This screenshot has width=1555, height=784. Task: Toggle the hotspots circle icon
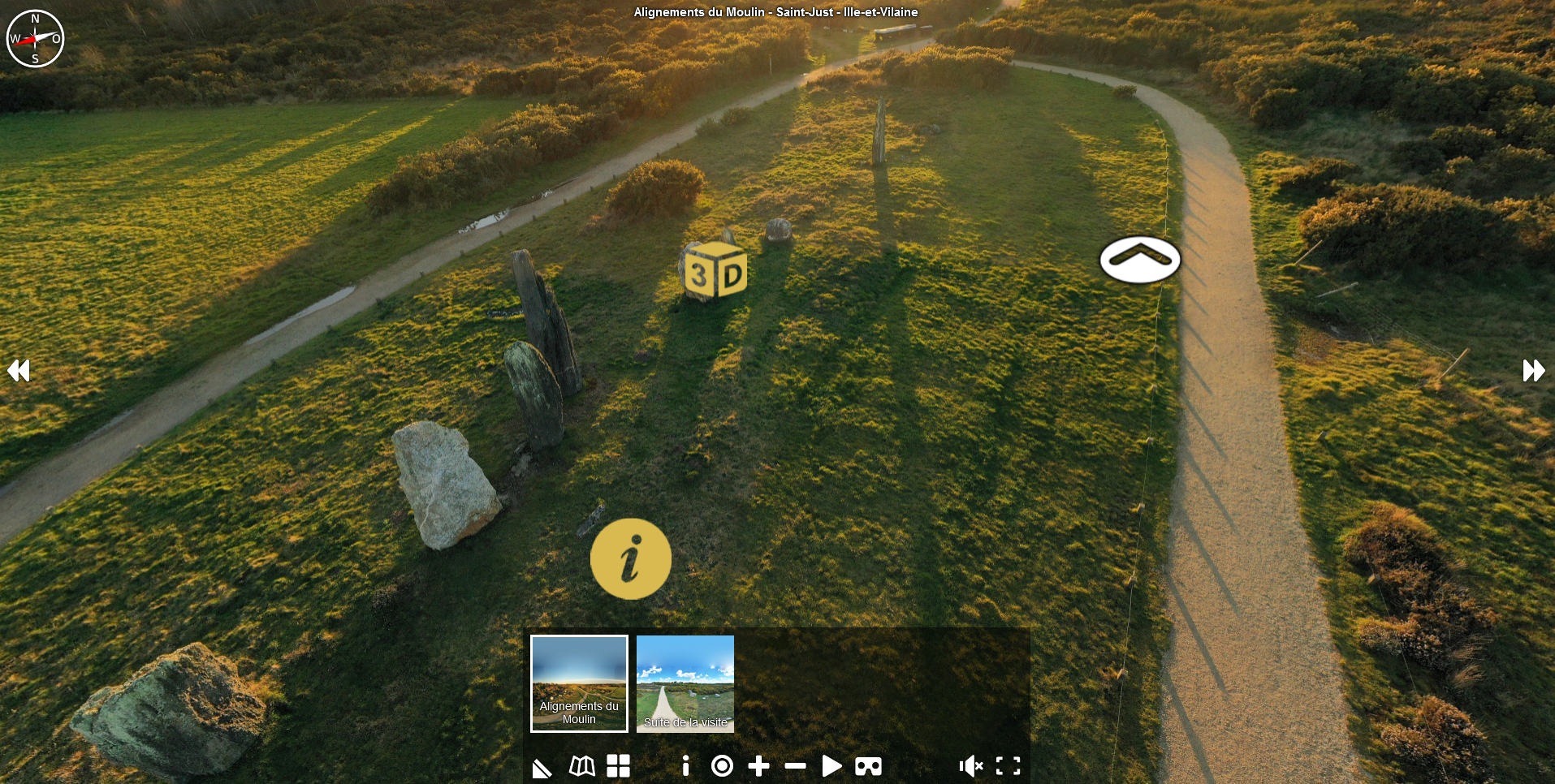[x=722, y=766]
